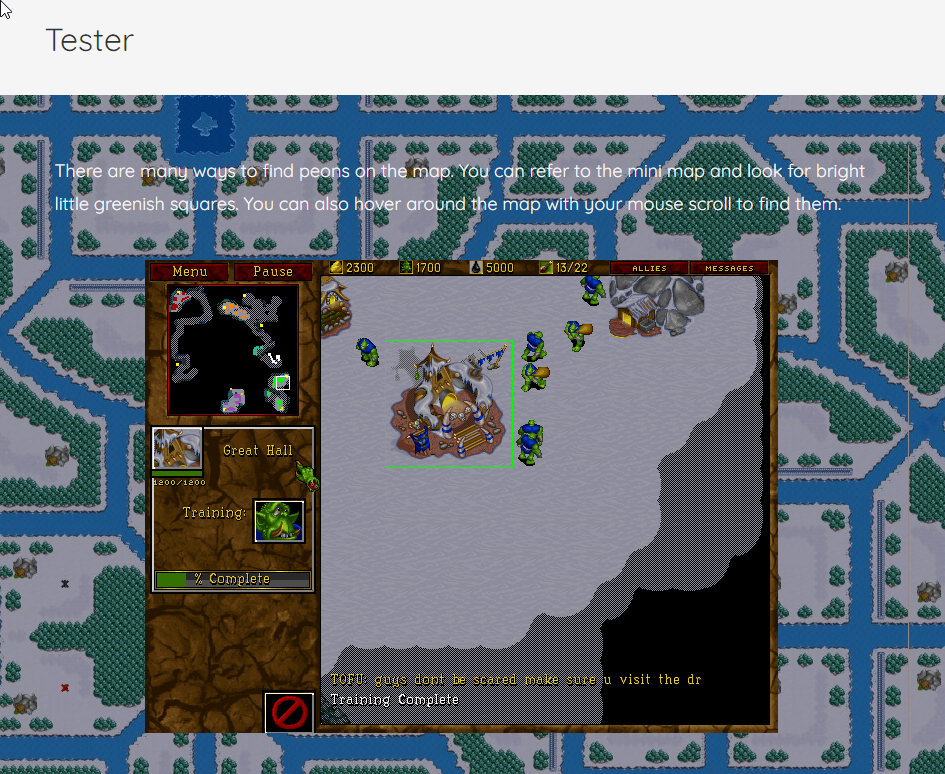Show the Messages log
The image size is (945, 774).
coord(729,268)
